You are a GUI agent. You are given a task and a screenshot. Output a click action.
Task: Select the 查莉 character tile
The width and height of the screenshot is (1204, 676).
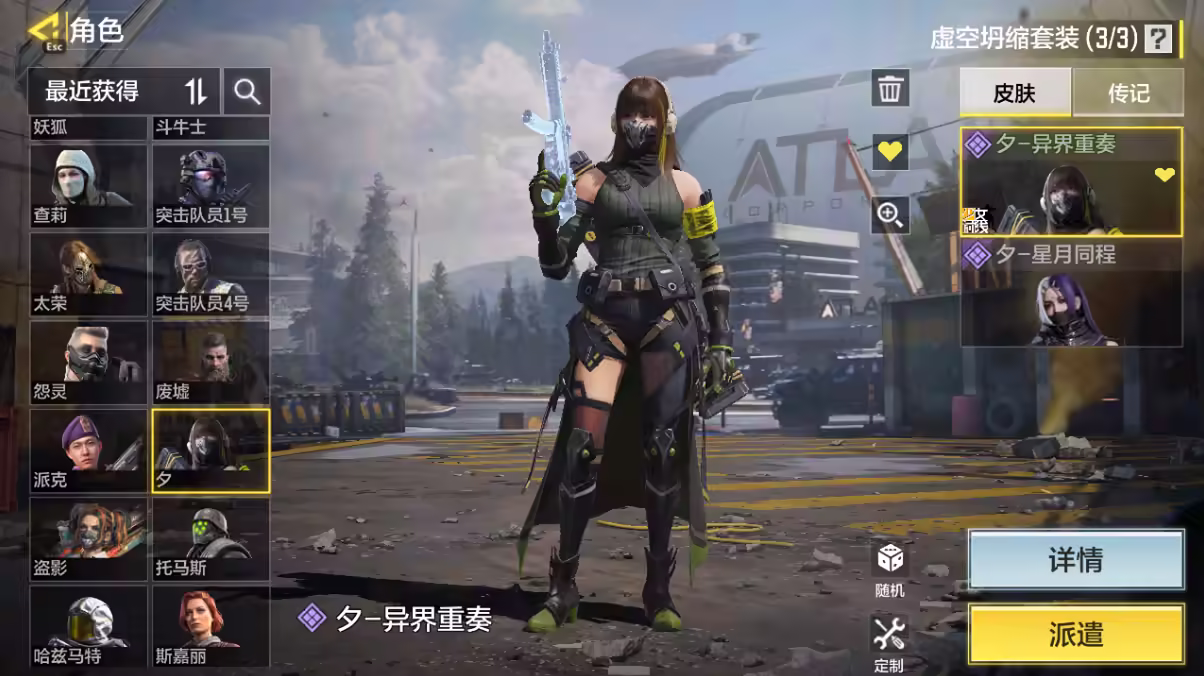tap(89, 186)
